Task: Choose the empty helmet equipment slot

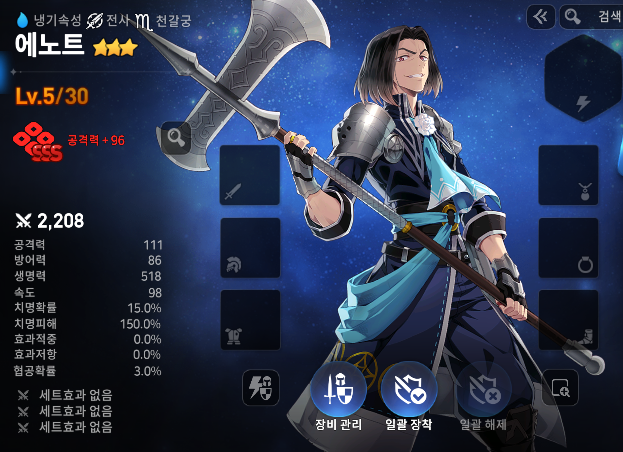Action: click(249, 248)
